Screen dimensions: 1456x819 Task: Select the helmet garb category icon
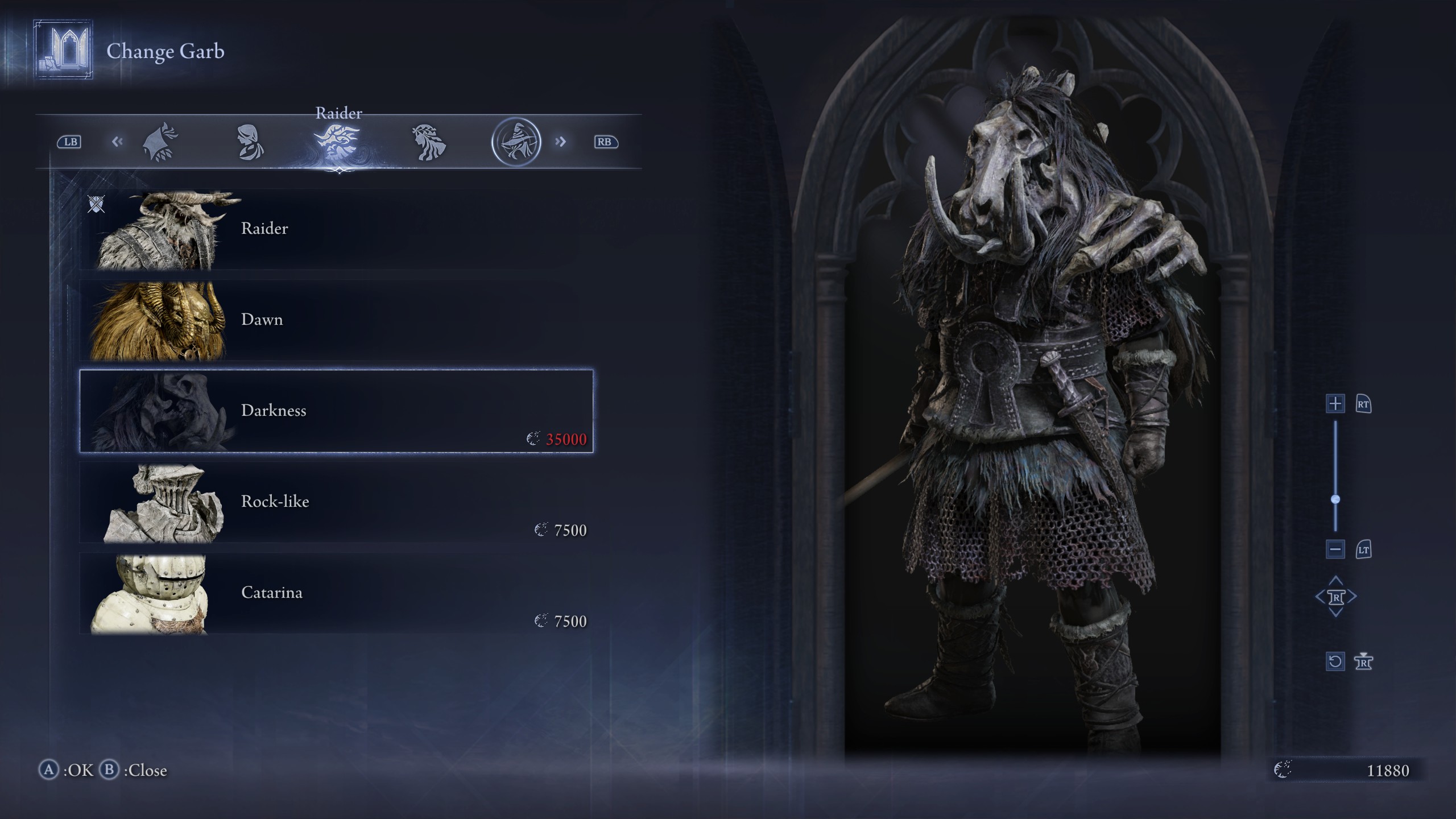pos(161,141)
